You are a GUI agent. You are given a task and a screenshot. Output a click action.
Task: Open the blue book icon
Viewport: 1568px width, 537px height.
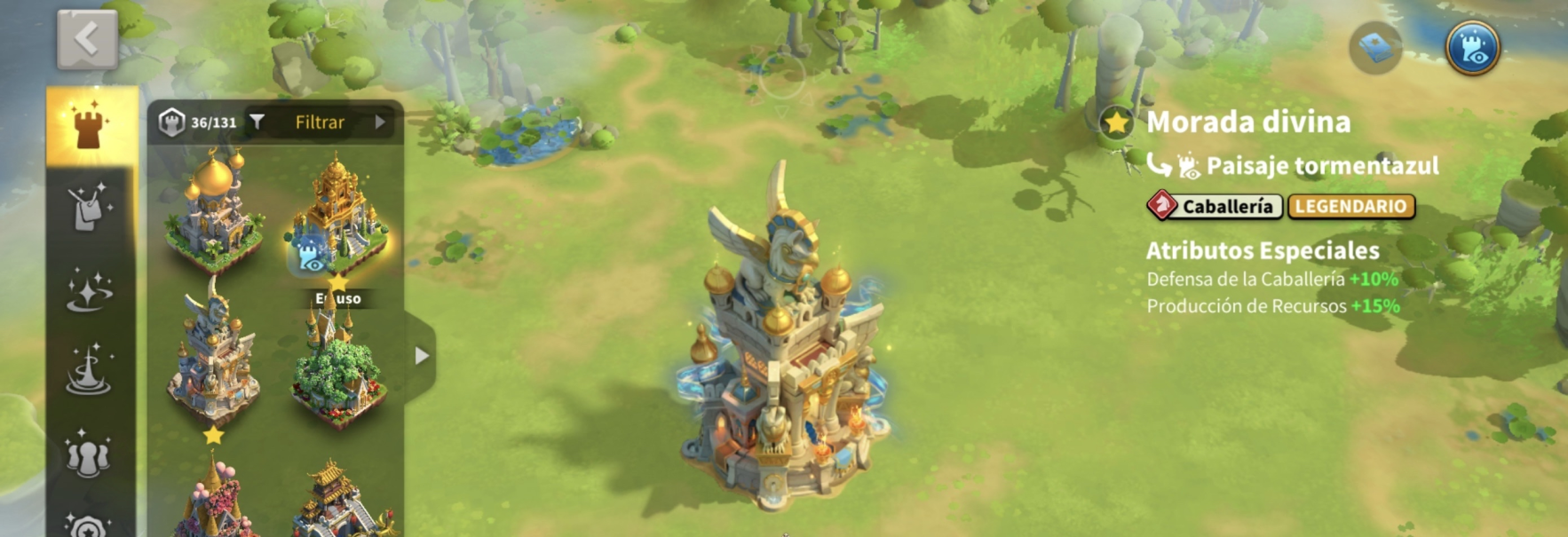[x=1375, y=48]
